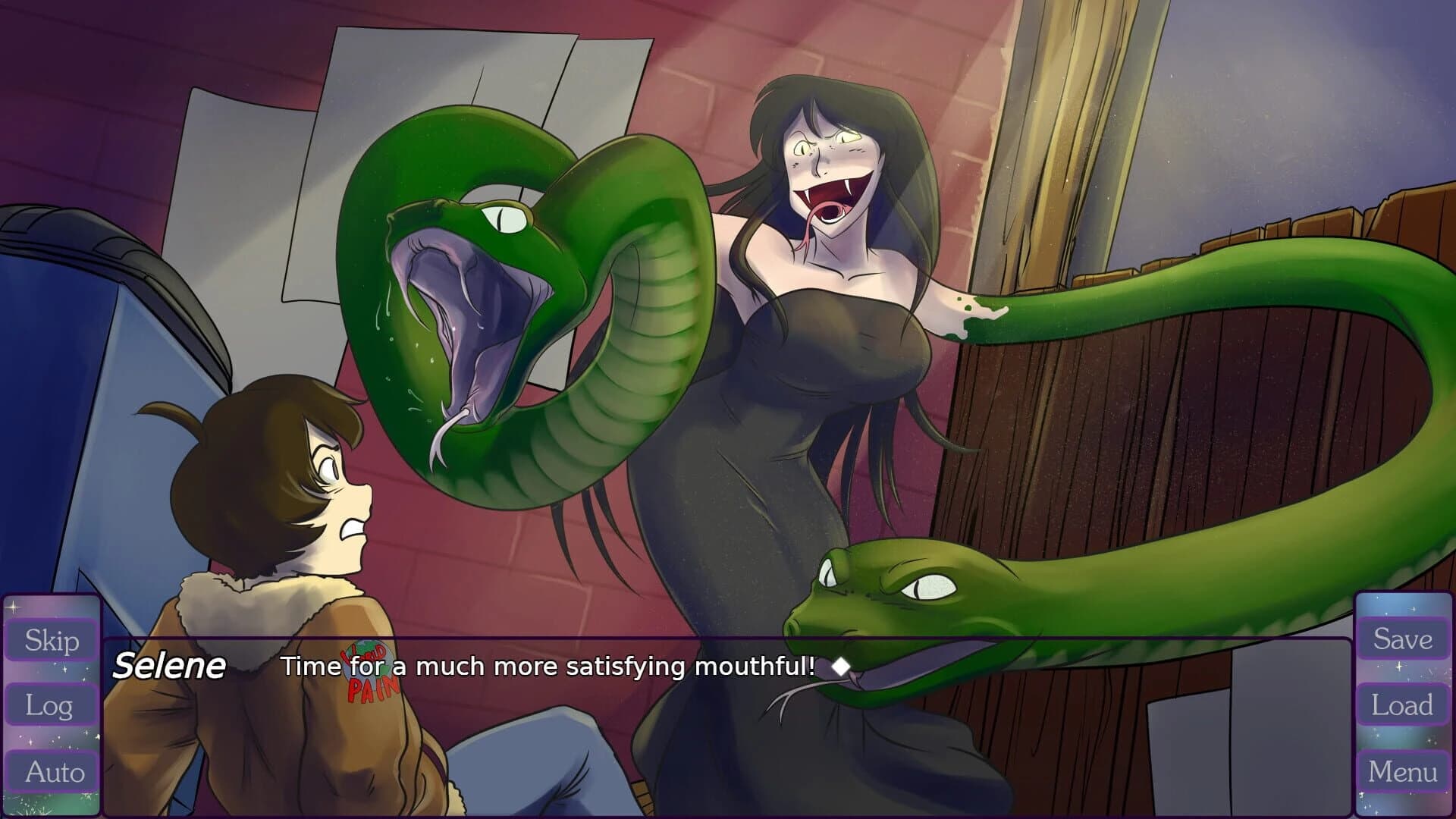
Task: Click the Skip button to fast-forward dialogue
Action: (50, 639)
